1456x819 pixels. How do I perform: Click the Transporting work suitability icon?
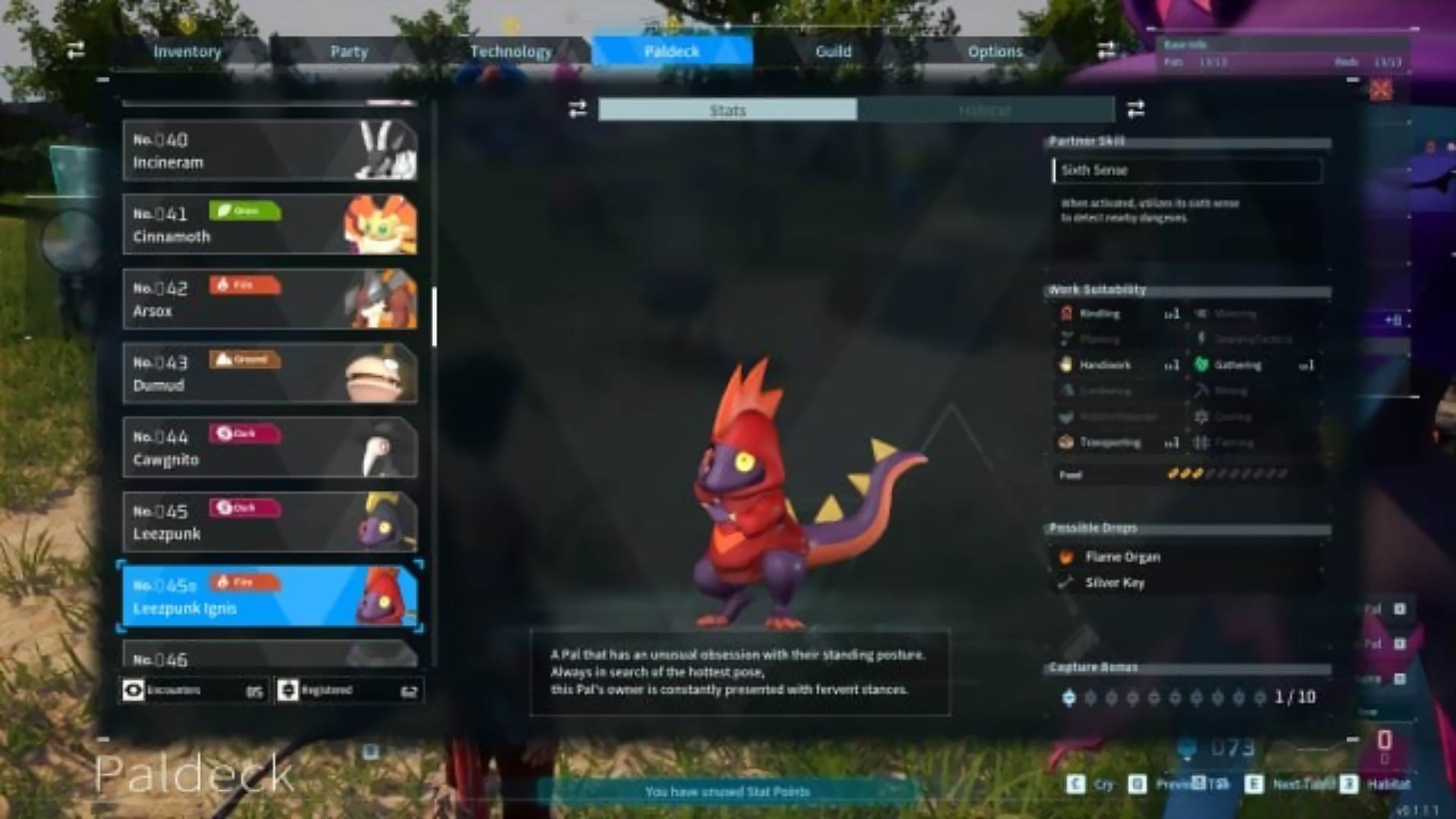pos(1068,442)
